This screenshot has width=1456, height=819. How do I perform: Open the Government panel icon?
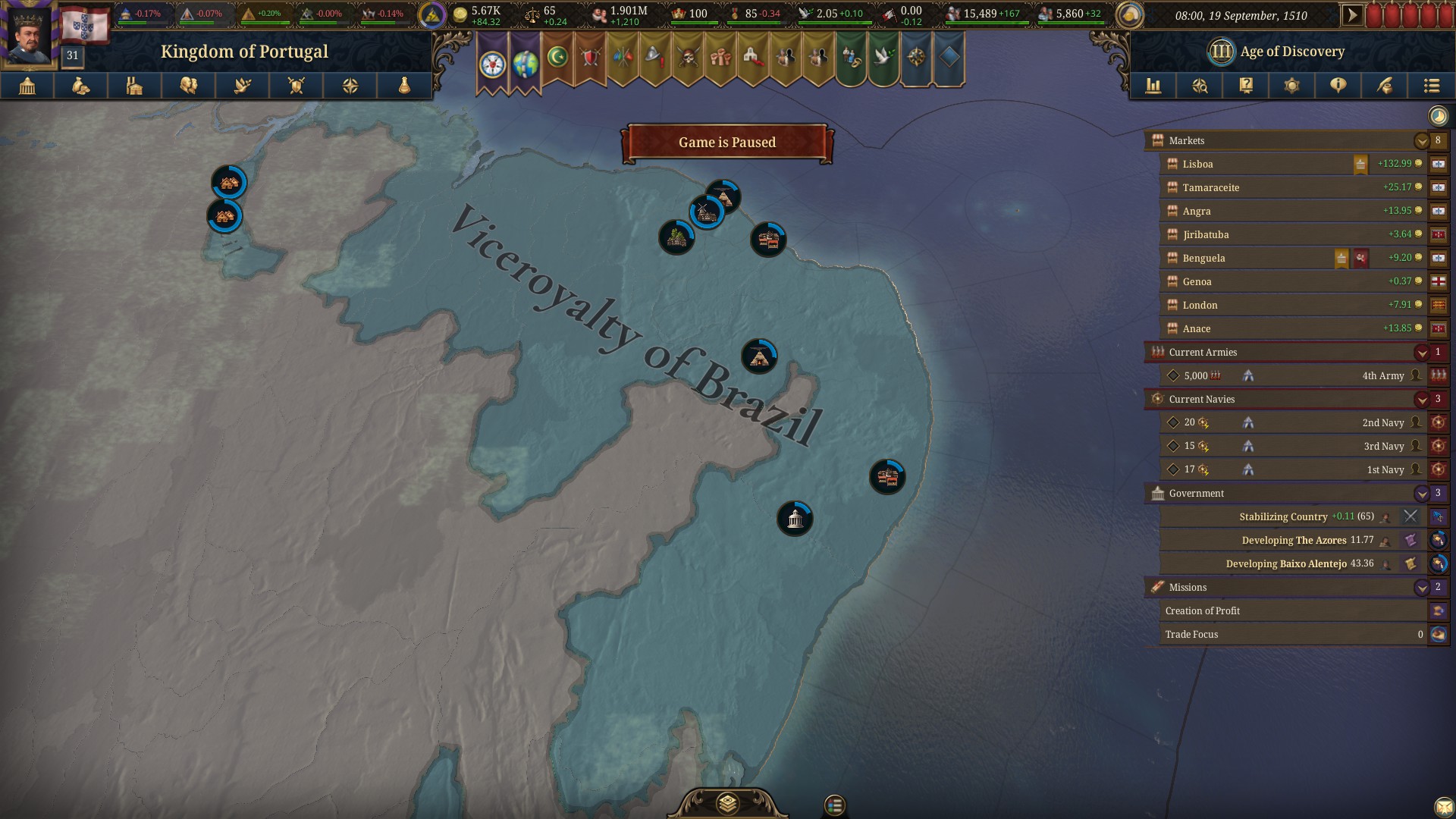tap(27, 86)
